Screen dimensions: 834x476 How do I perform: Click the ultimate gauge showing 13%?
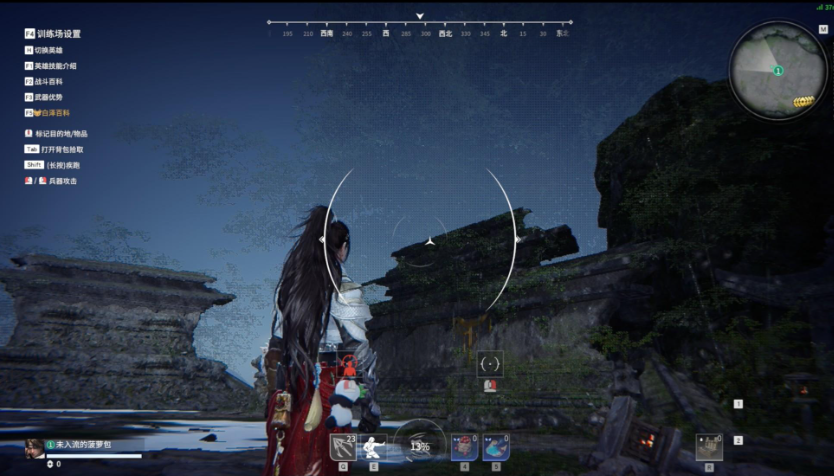(420, 445)
